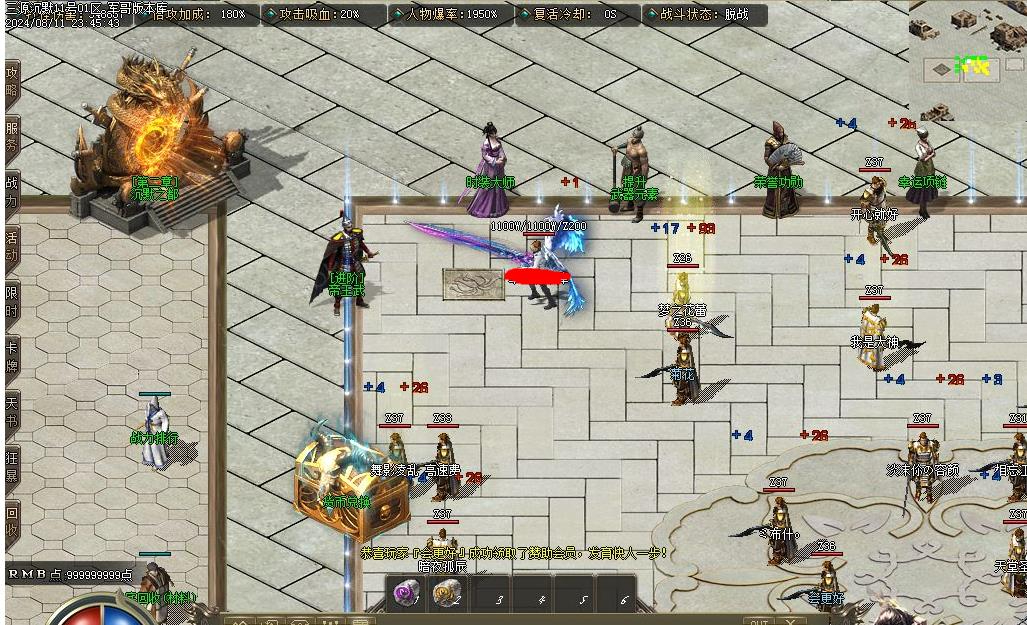Open the 战力 side tab

(12, 191)
